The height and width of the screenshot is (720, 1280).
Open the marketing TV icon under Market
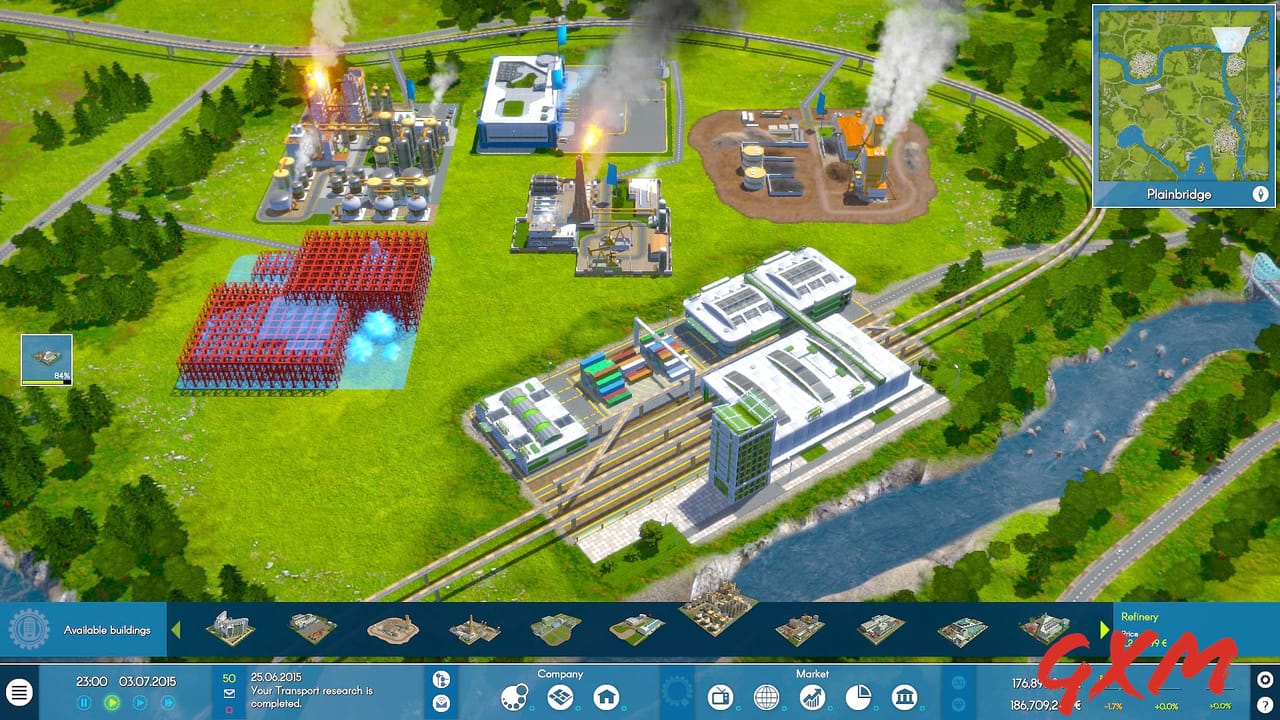coord(721,696)
